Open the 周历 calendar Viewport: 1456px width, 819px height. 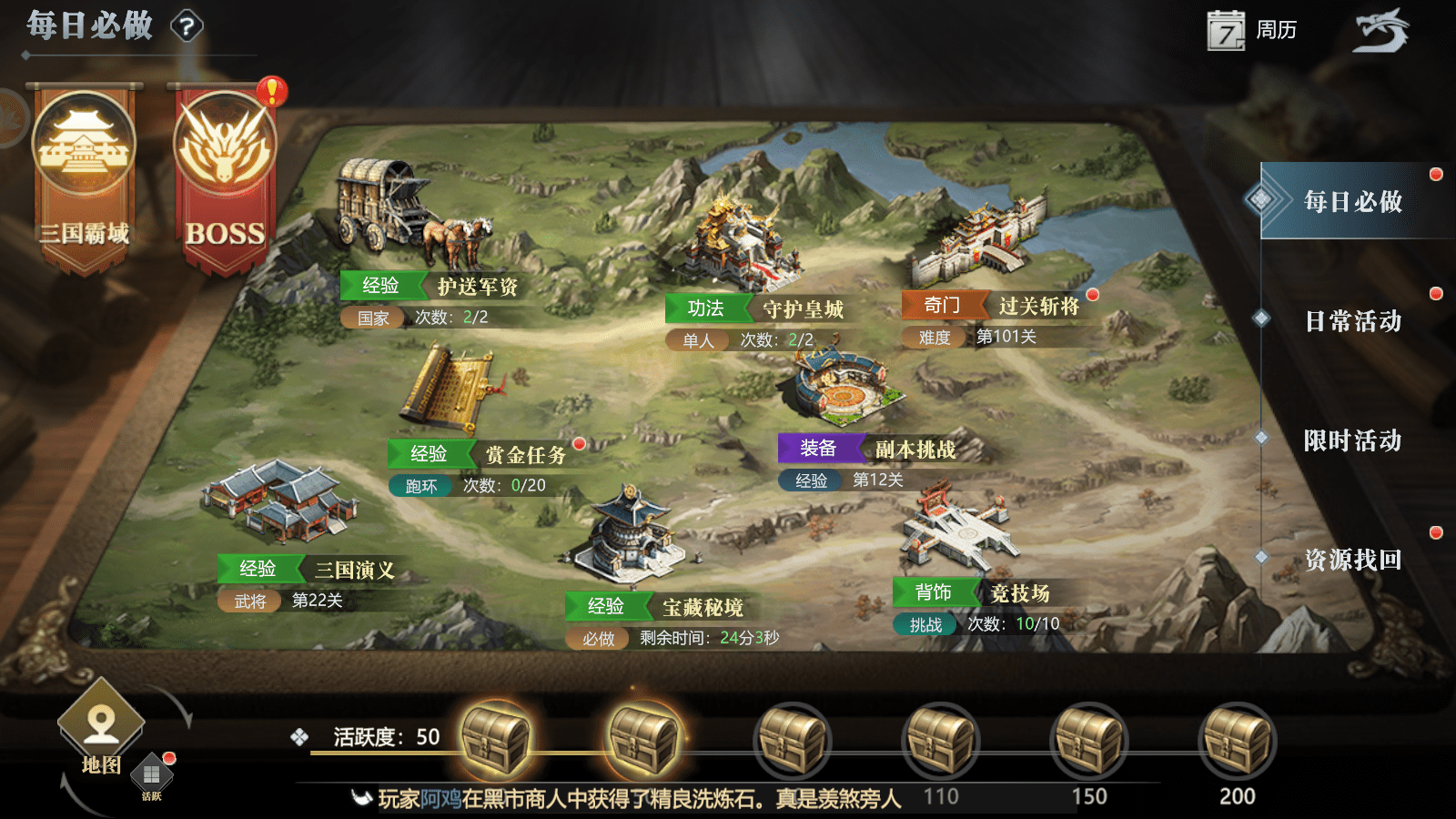[1251, 31]
